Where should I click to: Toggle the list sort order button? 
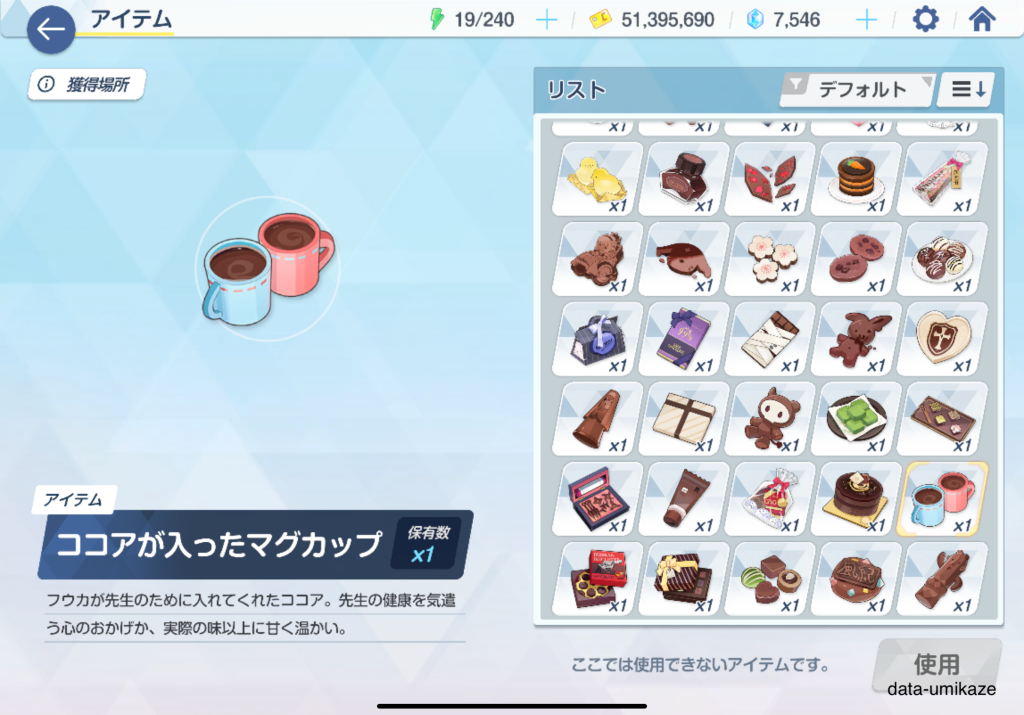pyautogui.click(x=966, y=89)
